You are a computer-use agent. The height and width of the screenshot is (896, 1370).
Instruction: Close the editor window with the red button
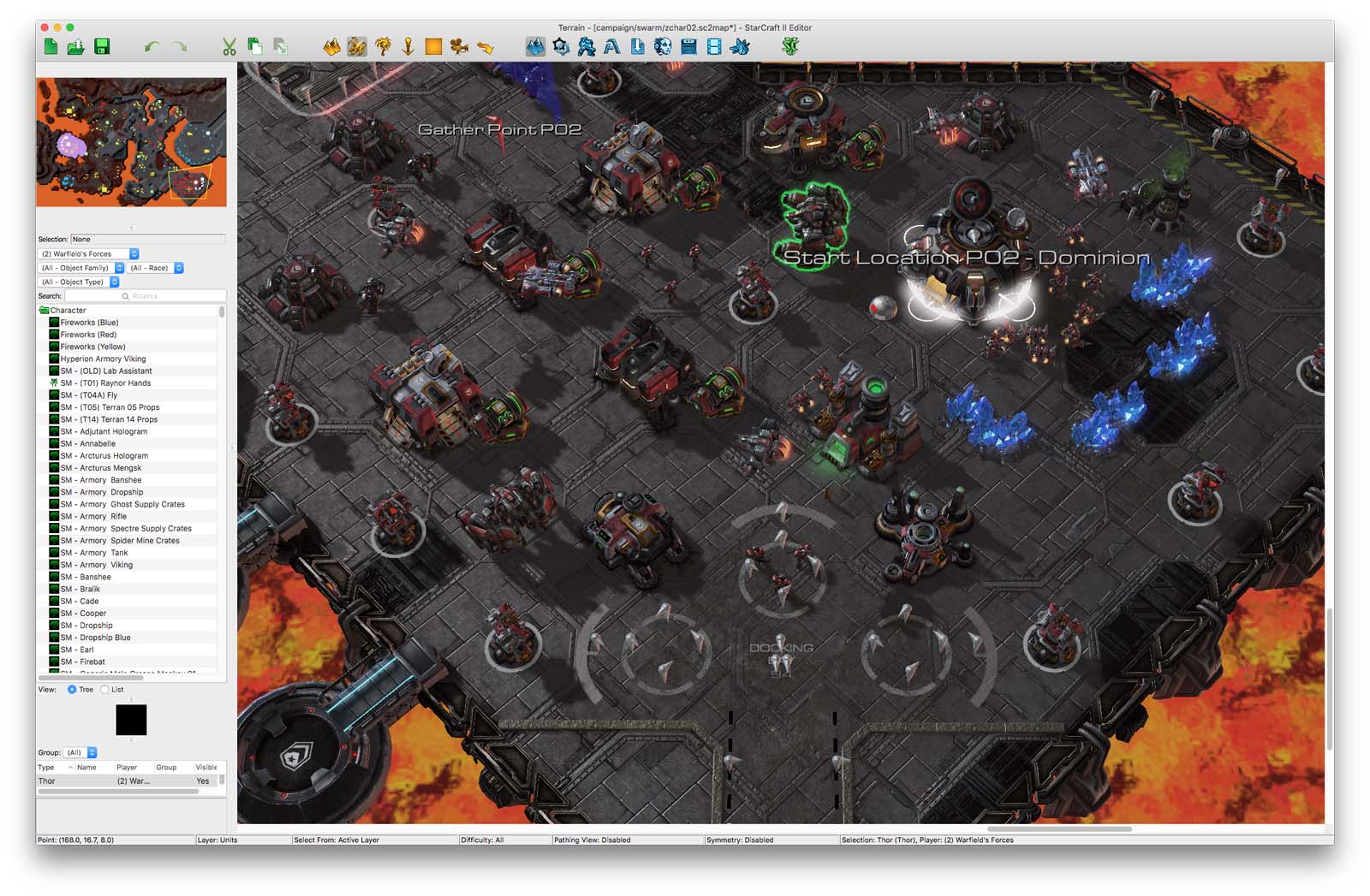[45, 27]
